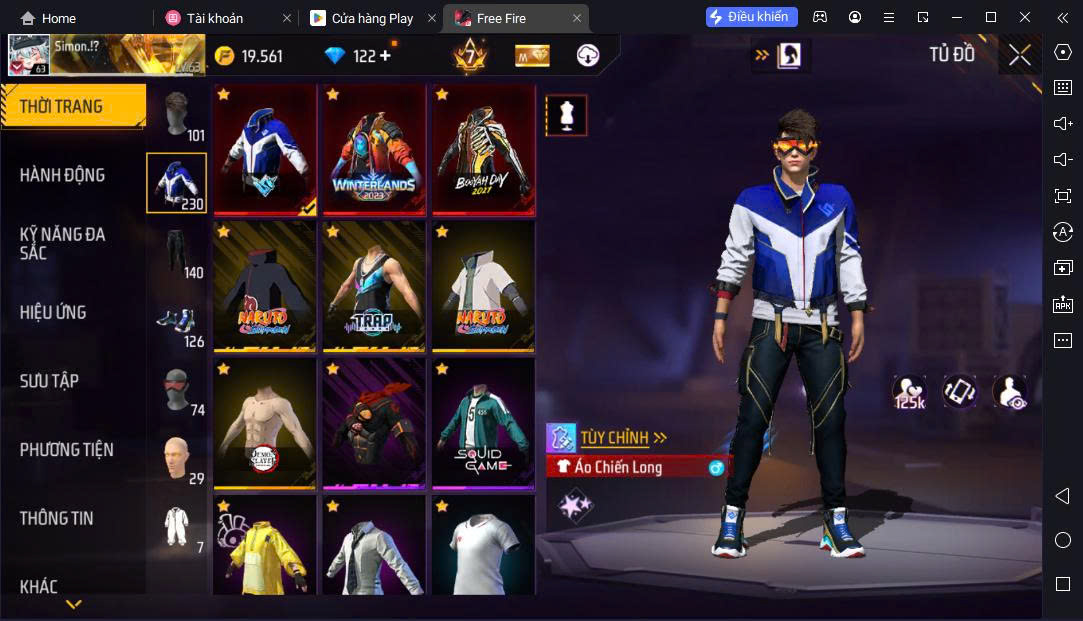Show the pants subcategory with 140 items
Viewport: 1083px width, 621px height.
click(x=177, y=254)
